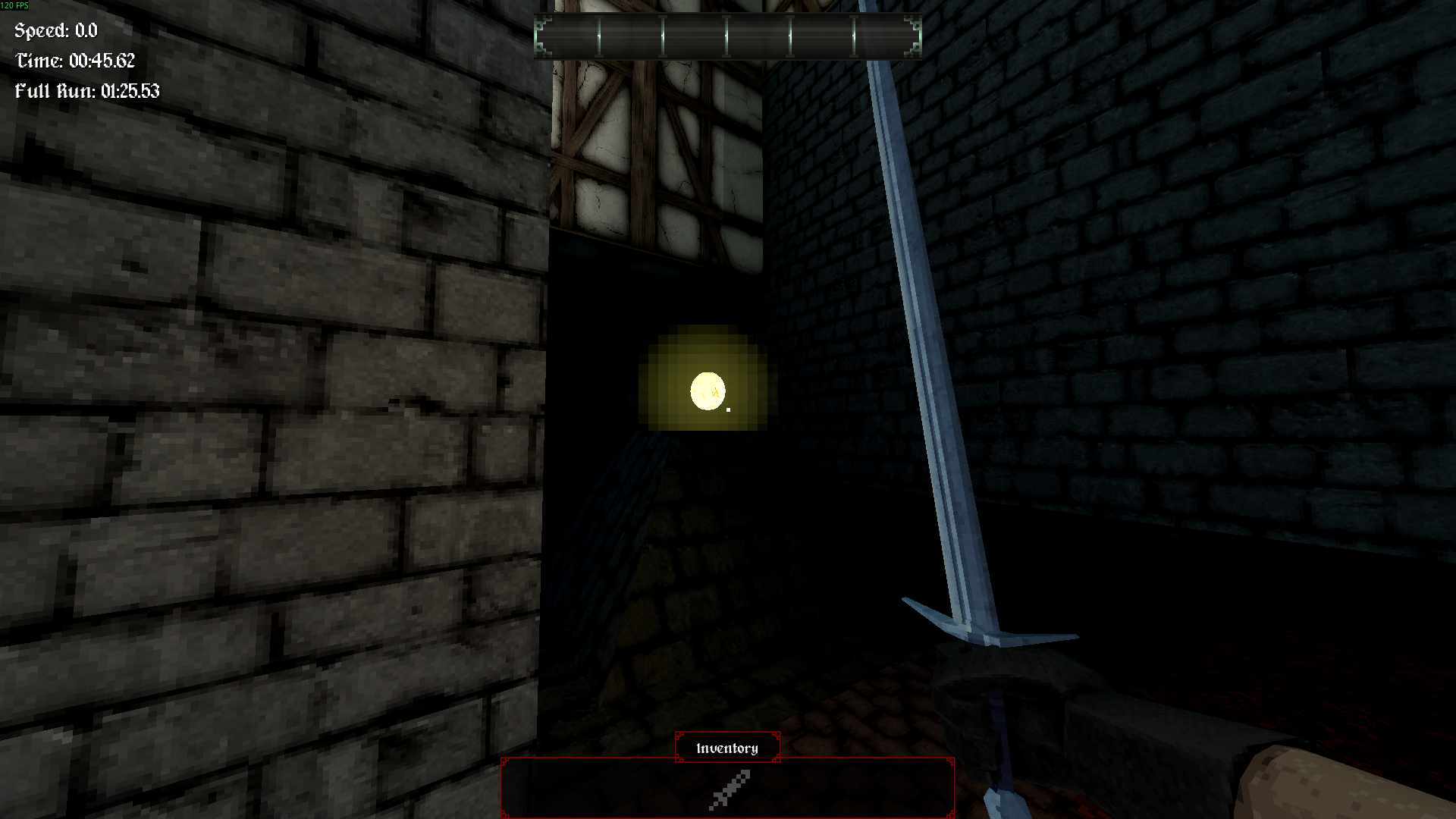Click along the segmented health bar track

(728, 36)
